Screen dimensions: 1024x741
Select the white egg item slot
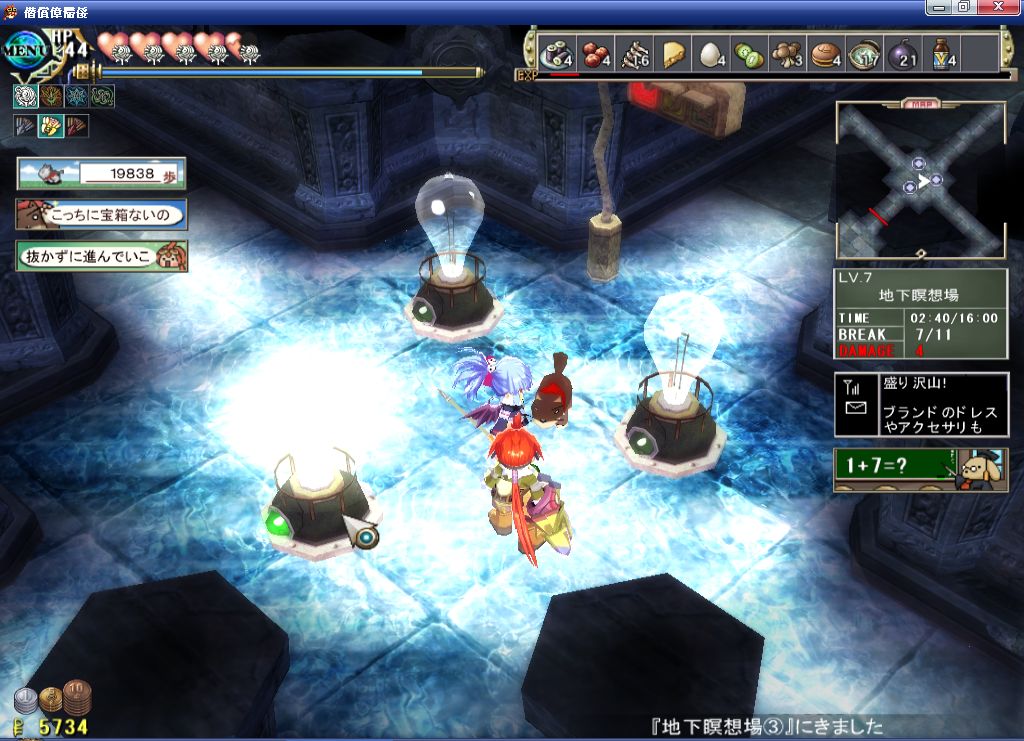(710, 54)
